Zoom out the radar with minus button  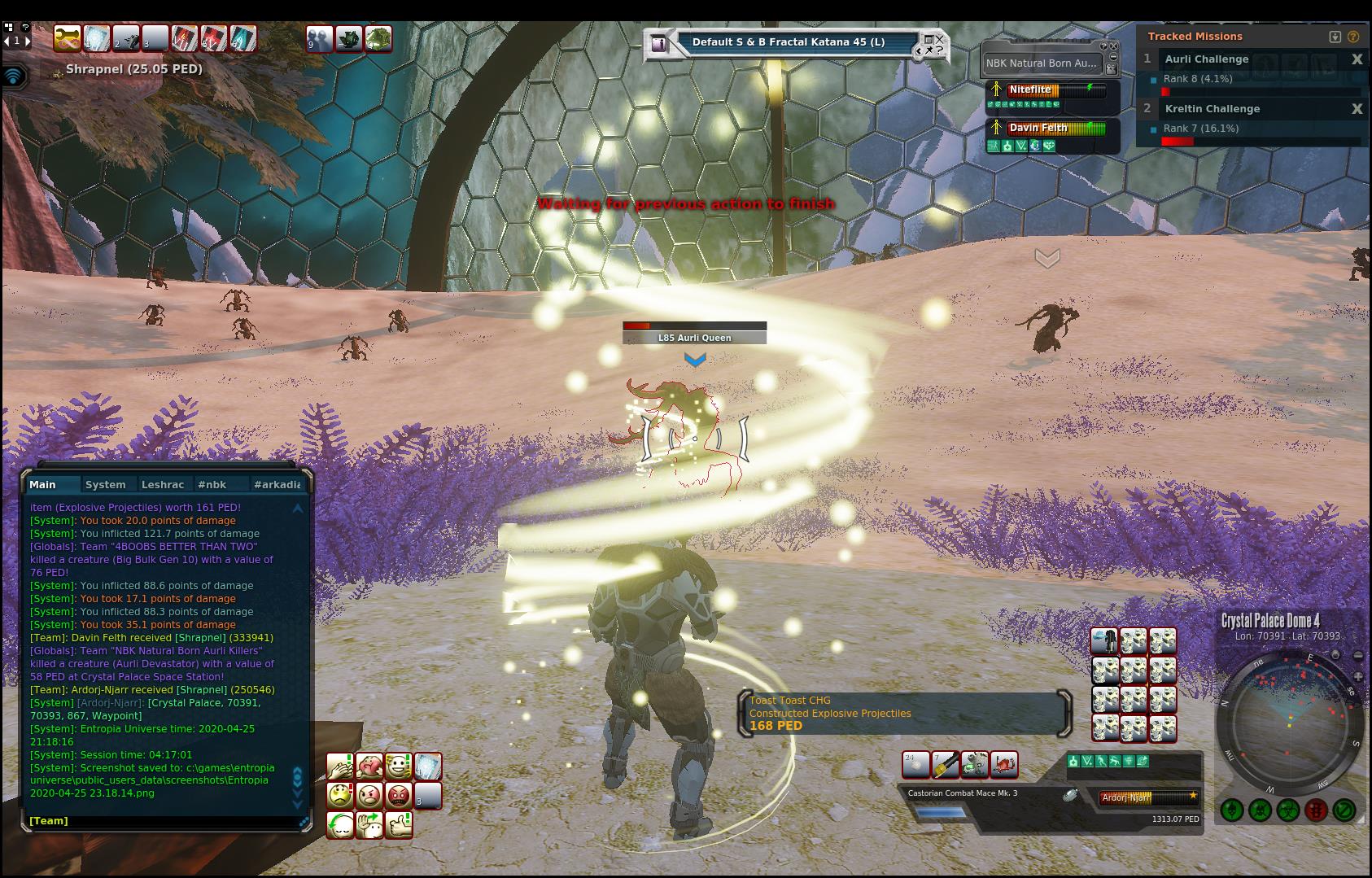click(x=1359, y=656)
